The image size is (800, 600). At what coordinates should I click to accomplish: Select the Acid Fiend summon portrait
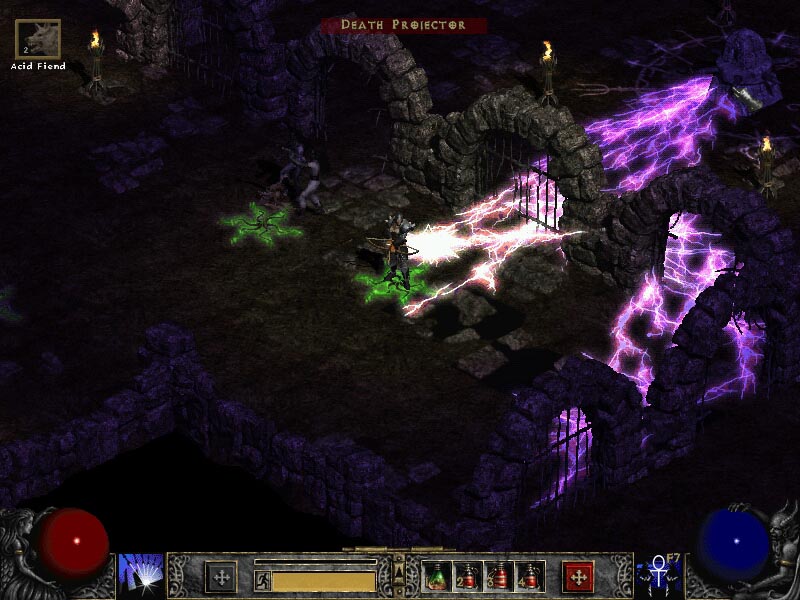38,39
